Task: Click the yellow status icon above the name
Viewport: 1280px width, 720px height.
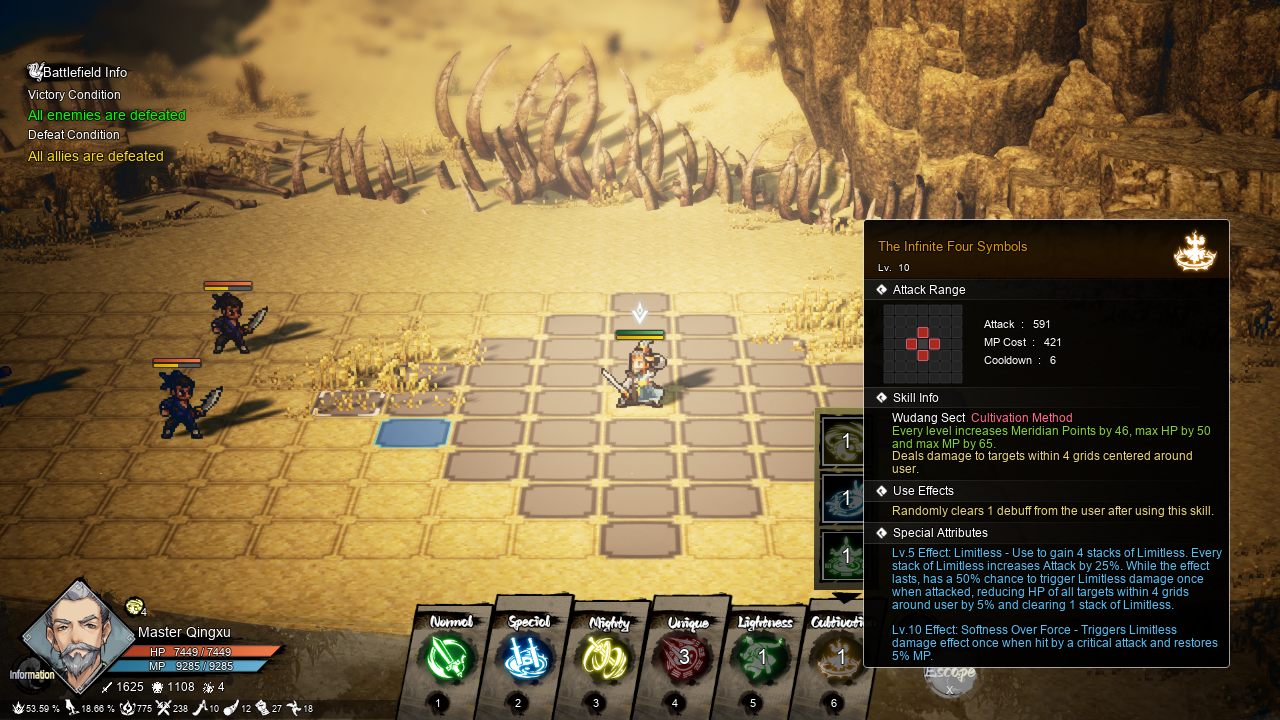Action: click(x=134, y=606)
